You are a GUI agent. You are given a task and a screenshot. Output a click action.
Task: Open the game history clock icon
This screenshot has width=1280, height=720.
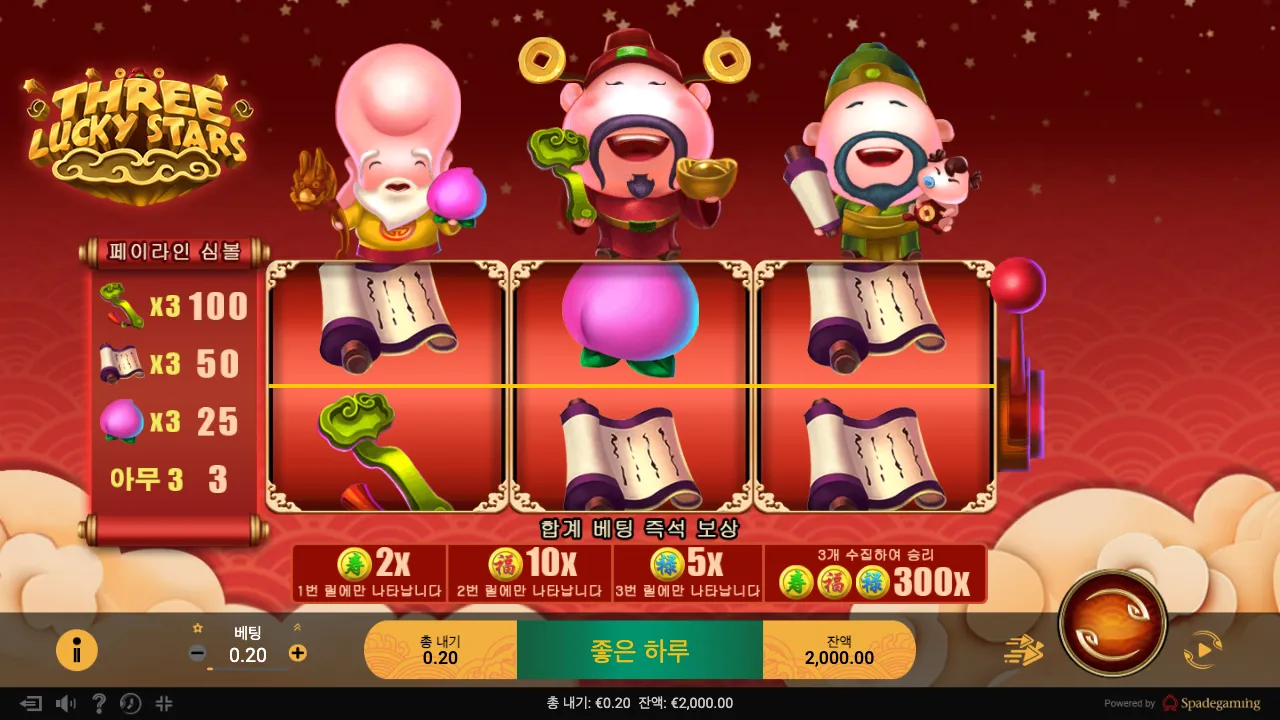coord(130,703)
